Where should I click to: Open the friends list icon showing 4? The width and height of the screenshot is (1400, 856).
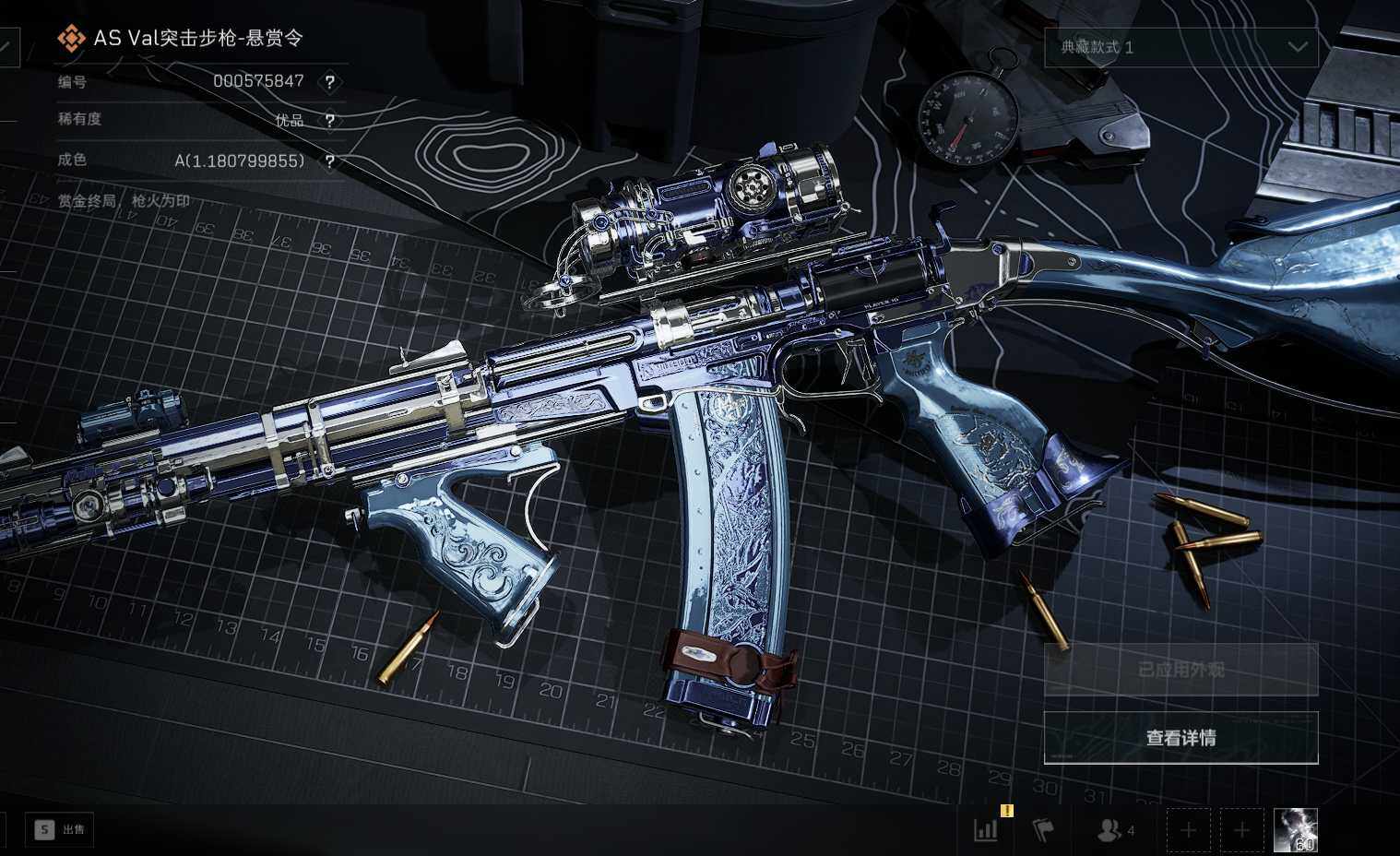click(x=1114, y=830)
